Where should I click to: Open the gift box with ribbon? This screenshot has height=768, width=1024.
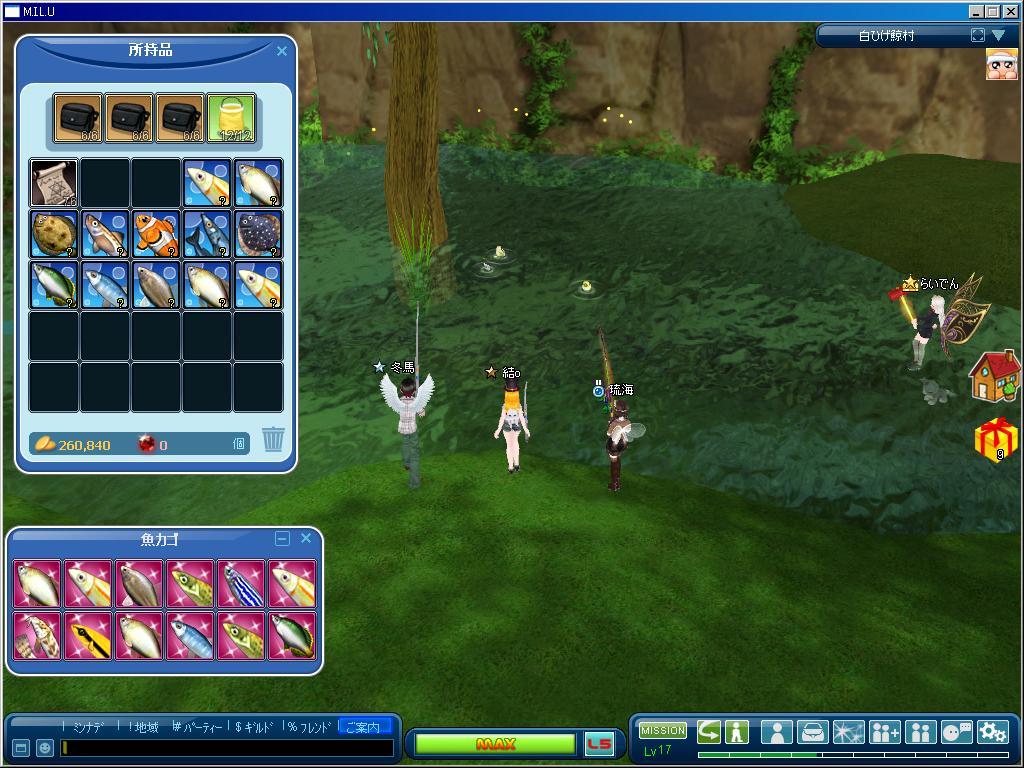(996, 439)
